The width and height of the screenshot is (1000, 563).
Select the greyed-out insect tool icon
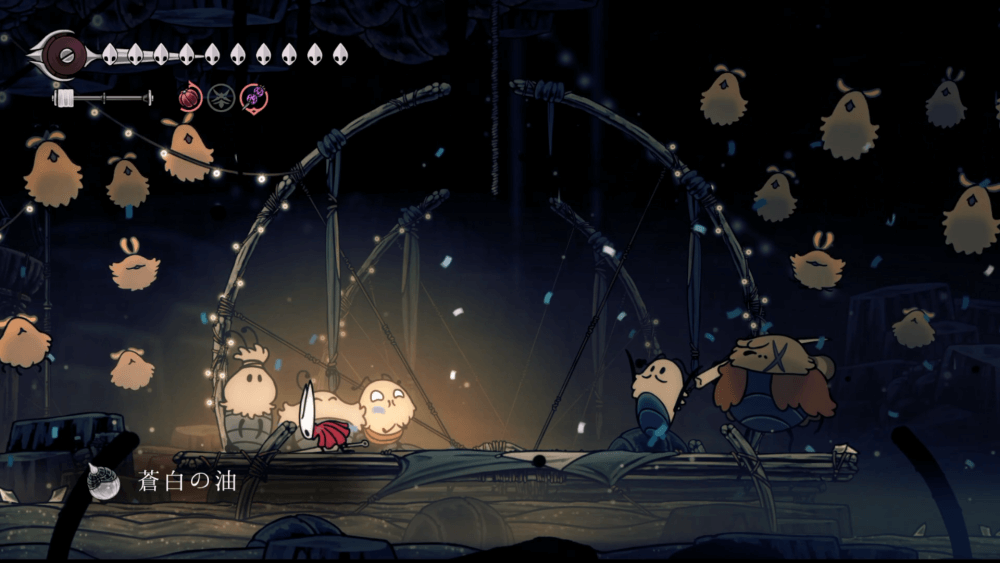point(222,98)
